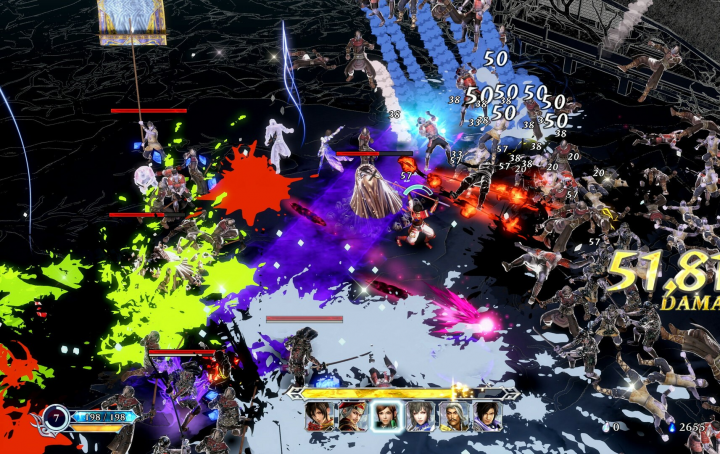Select the red-scarfed dark-haired warrior portrait

(x=320, y=416)
